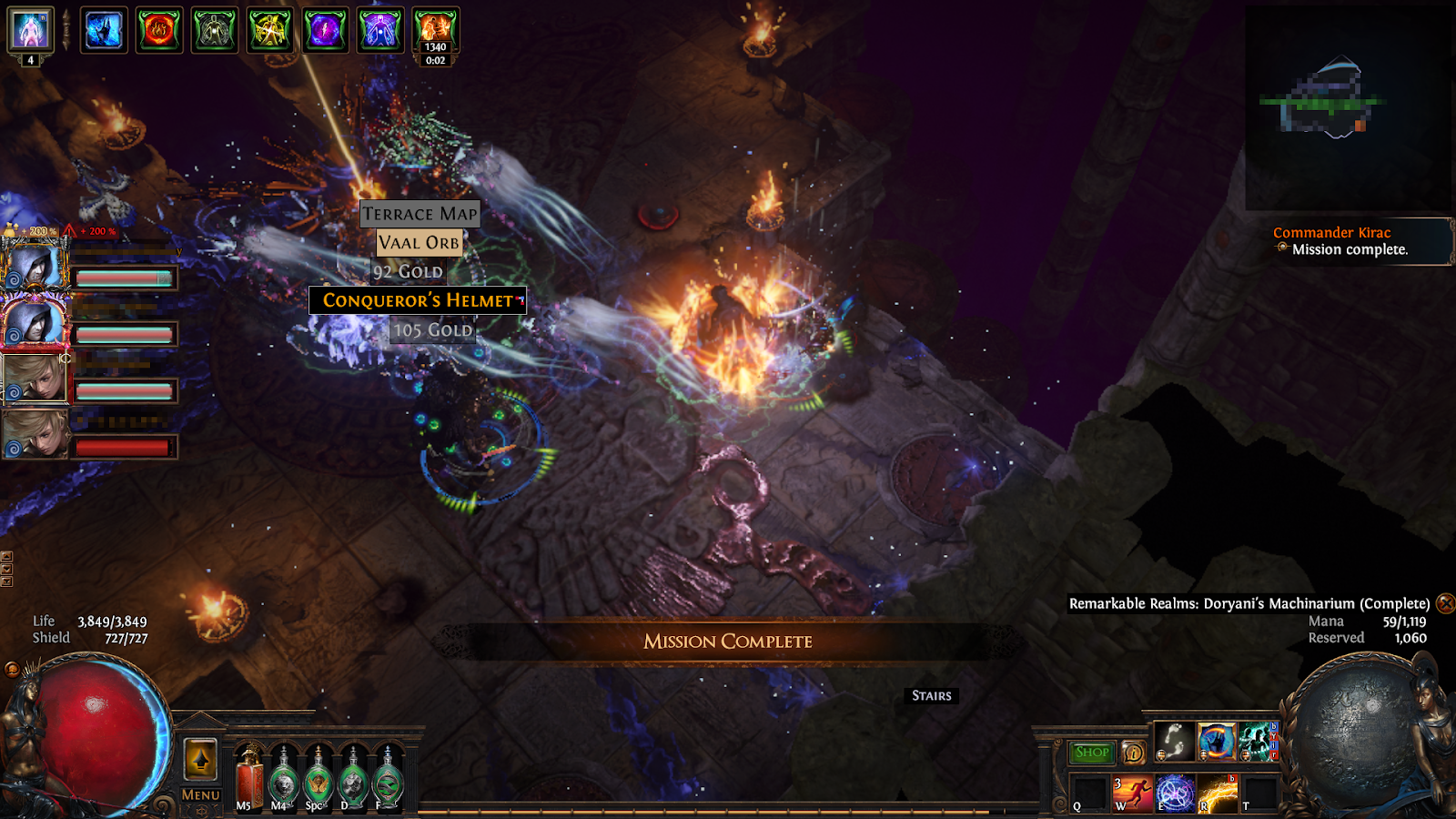Click the gold level-up arrow button

coord(200,760)
